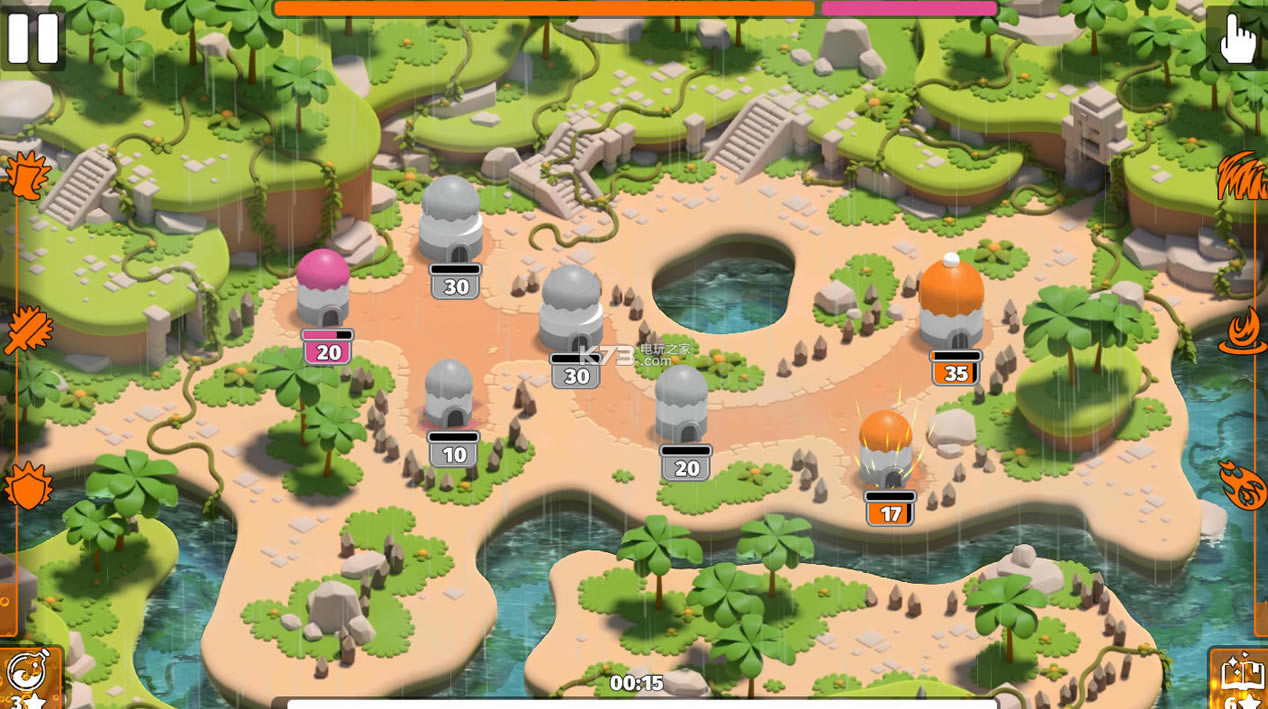Image resolution: width=1268 pixels, height=709 pixels.
Task: Select the orange tower with 35 troops
Action: click(951, 303)
